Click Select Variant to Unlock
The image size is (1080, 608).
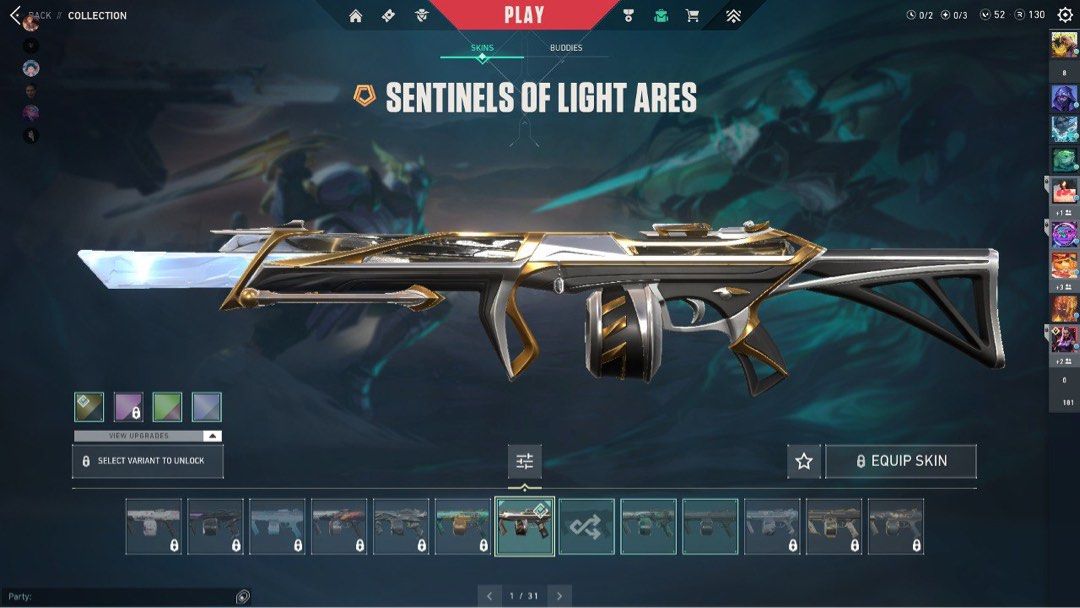click(x=148, y=461)
